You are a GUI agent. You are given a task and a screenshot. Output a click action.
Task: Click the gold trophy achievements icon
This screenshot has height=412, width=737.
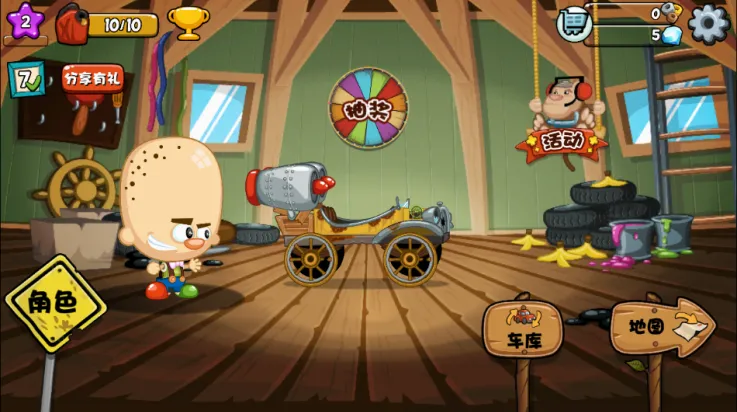[x=186, y=21]
